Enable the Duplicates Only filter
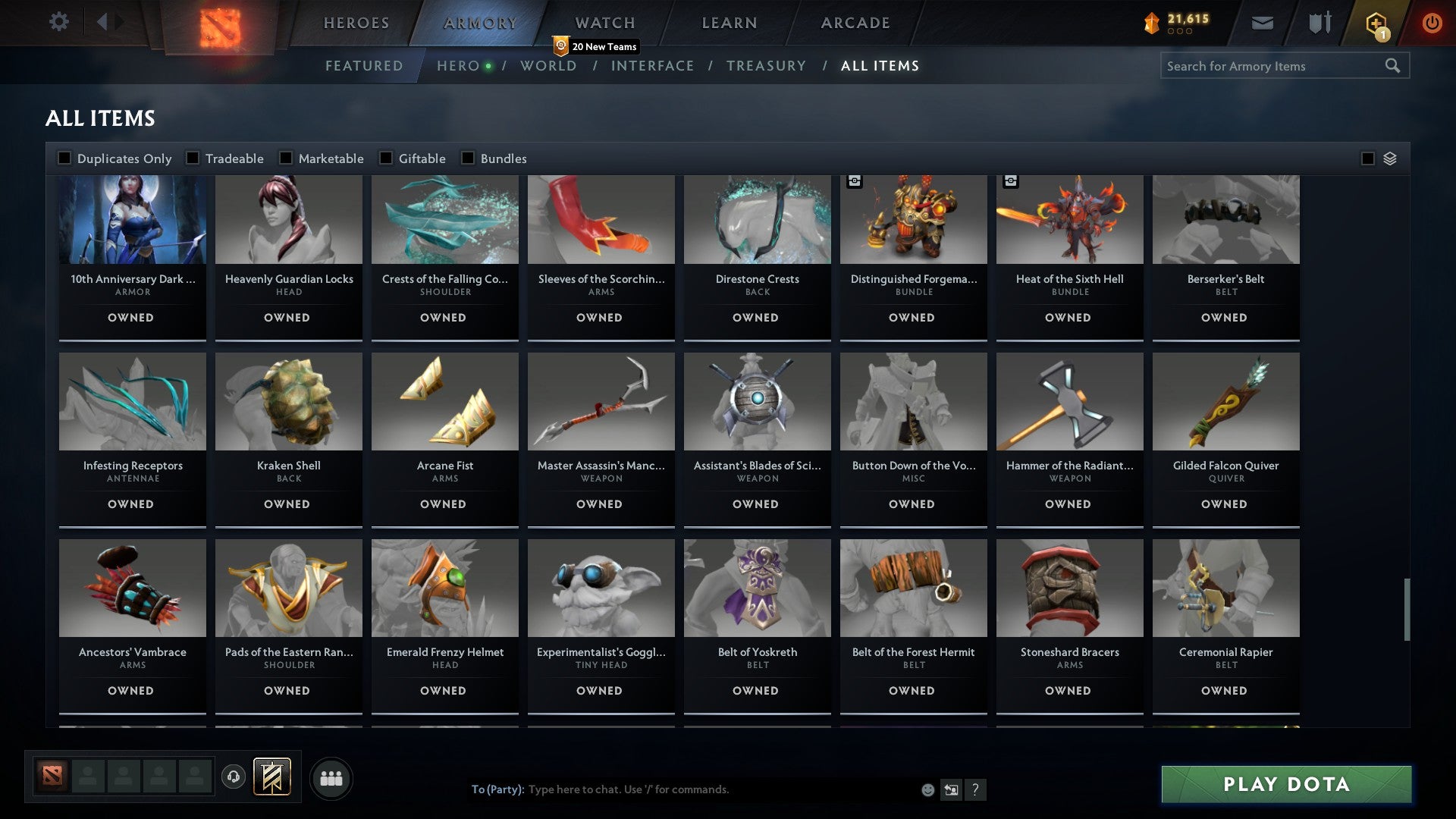This screenshot has width=1456, height=819. (x=64, y=158)
